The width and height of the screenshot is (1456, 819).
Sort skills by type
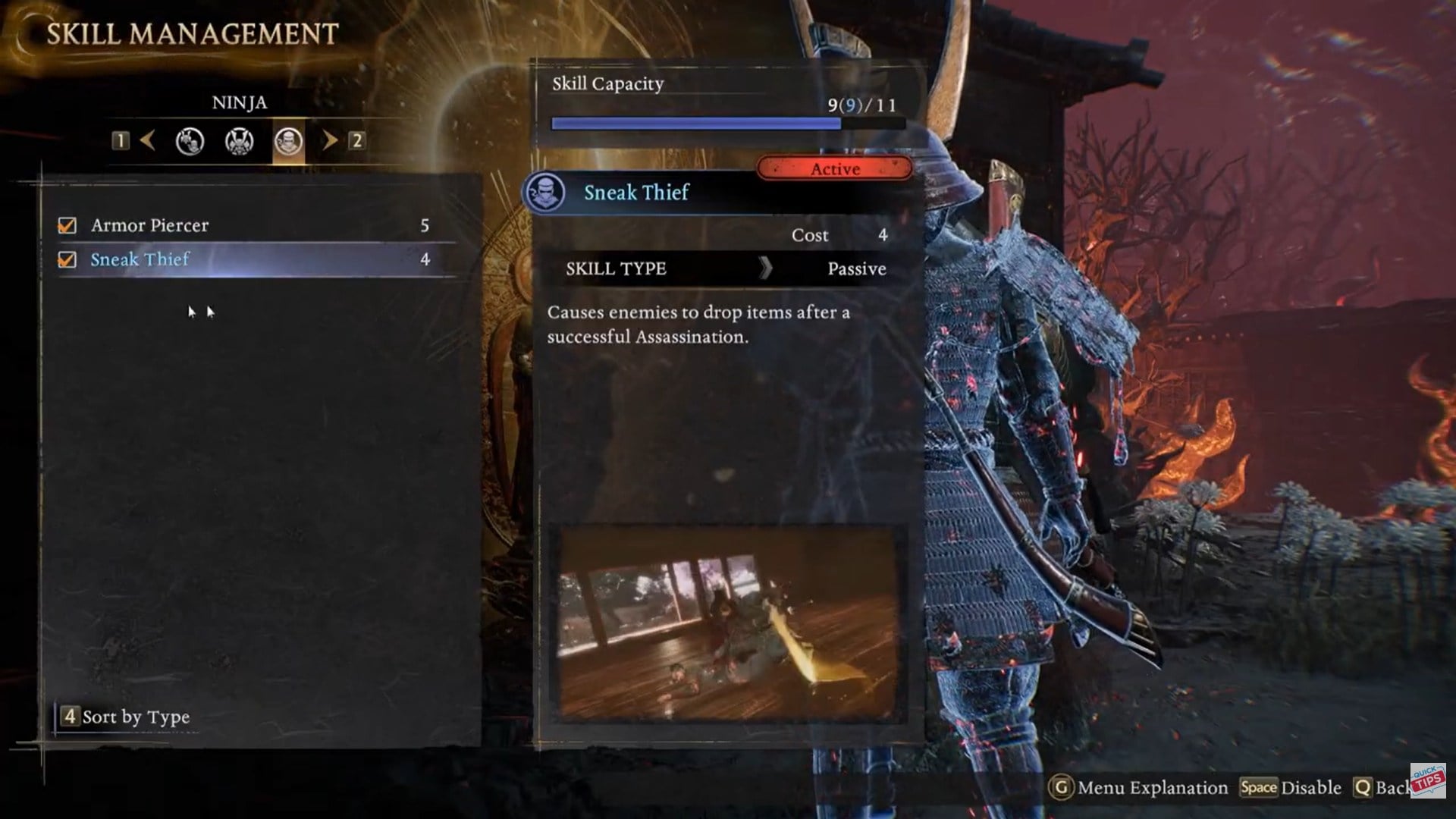click(126, 717)
